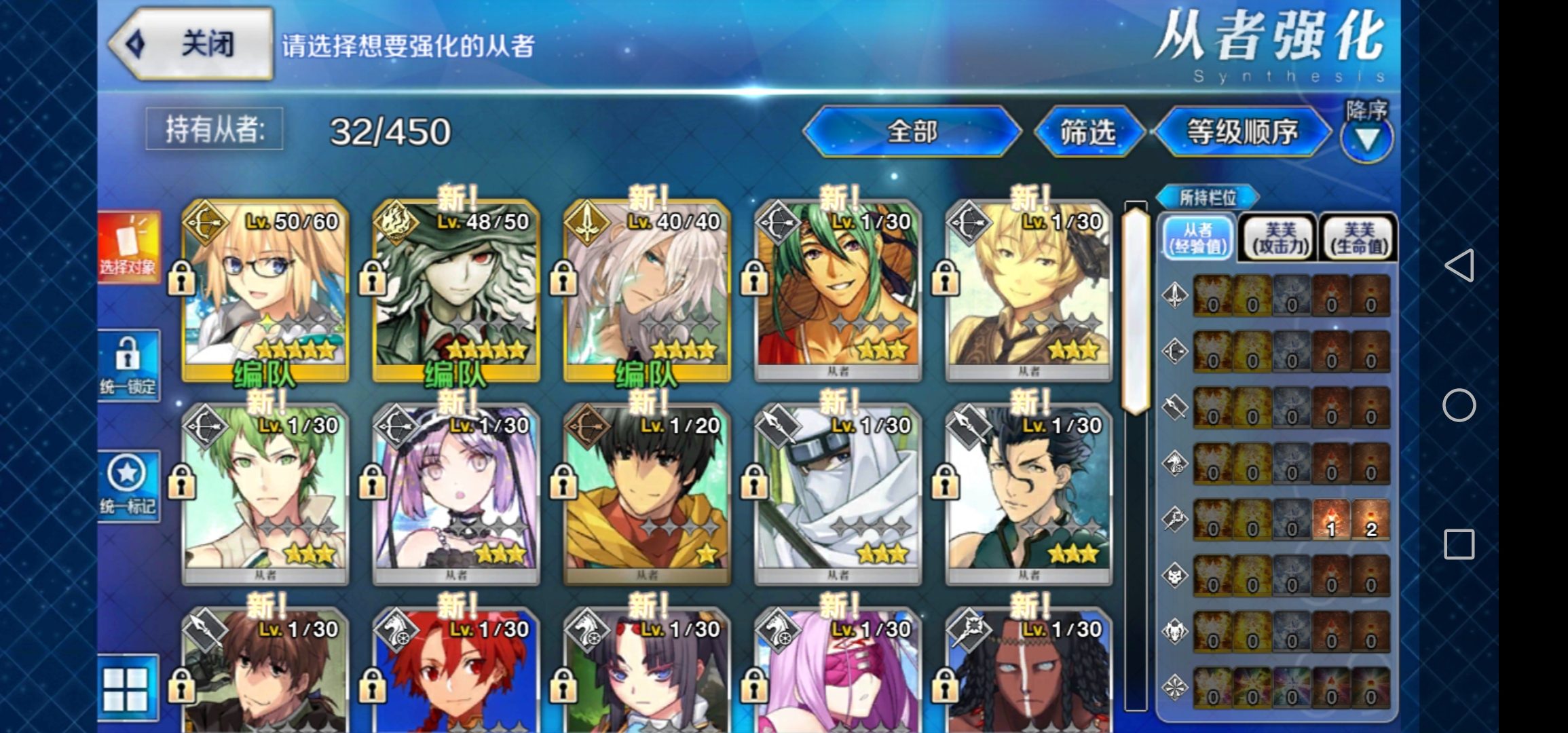1568x733 pixels.
Task: Click the servant list scrollbar handle
Action: click(1135, 309)
